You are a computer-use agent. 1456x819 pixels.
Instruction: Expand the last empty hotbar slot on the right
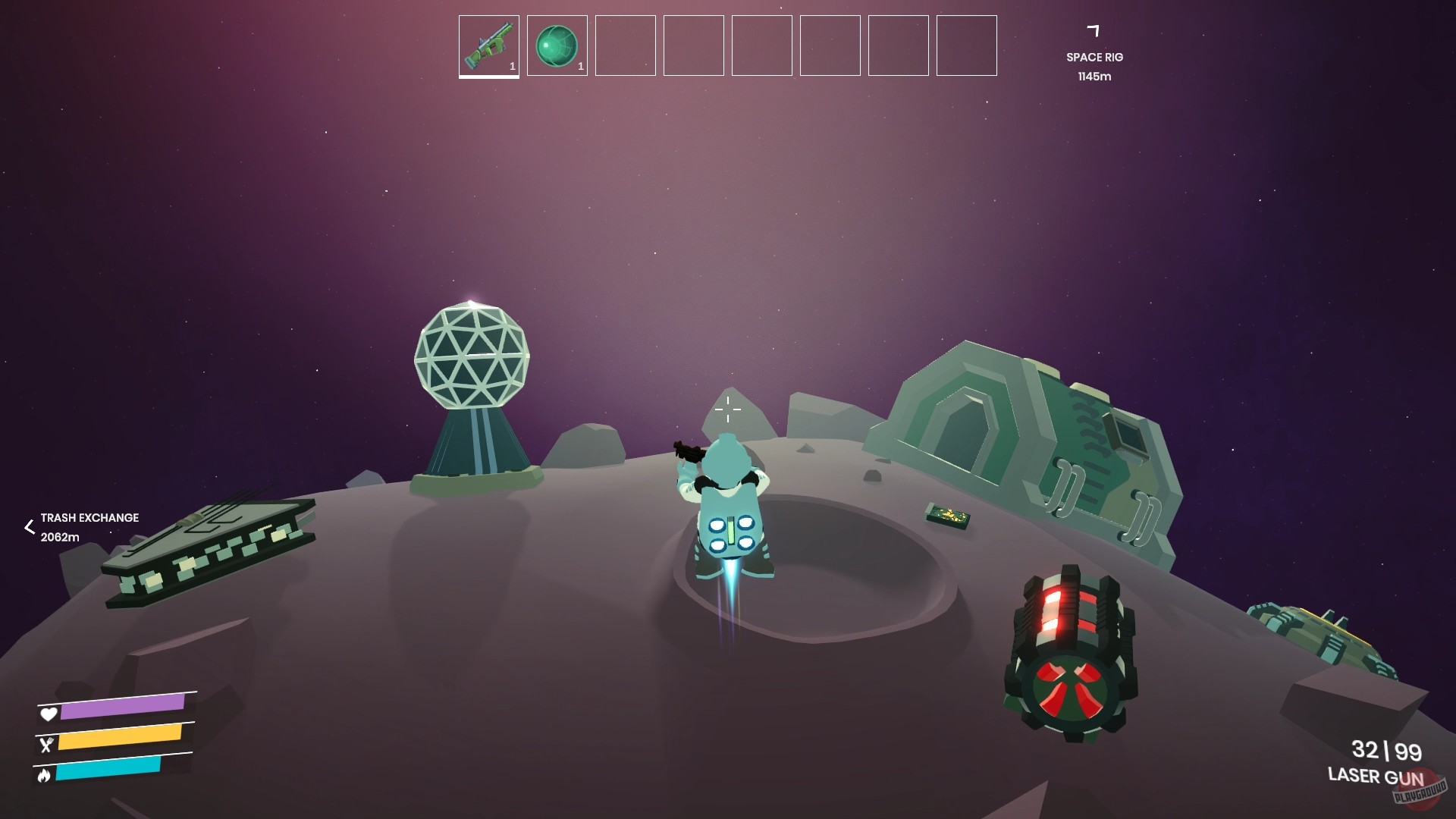966,46
